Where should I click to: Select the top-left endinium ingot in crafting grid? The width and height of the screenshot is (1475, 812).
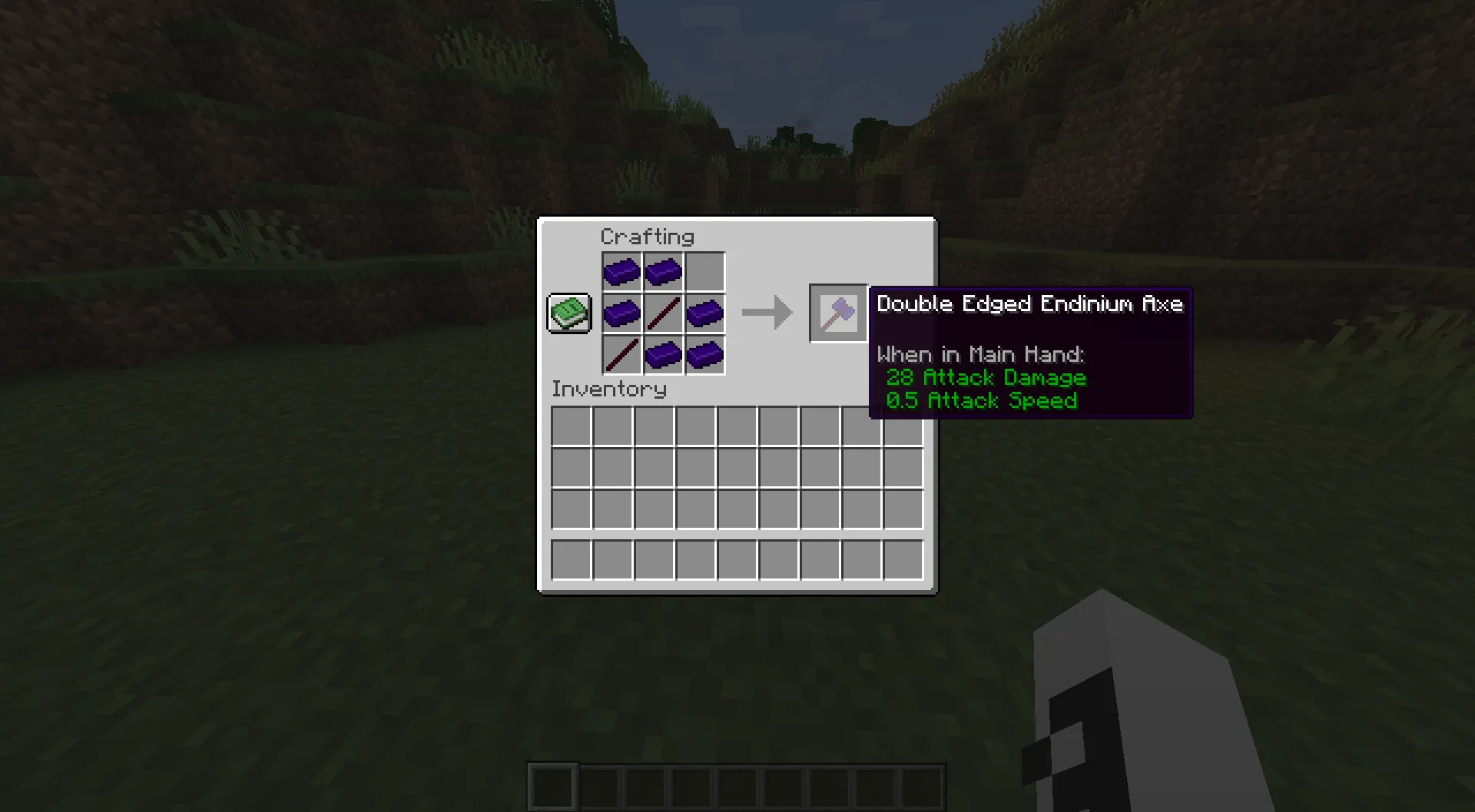pos(622,271)
